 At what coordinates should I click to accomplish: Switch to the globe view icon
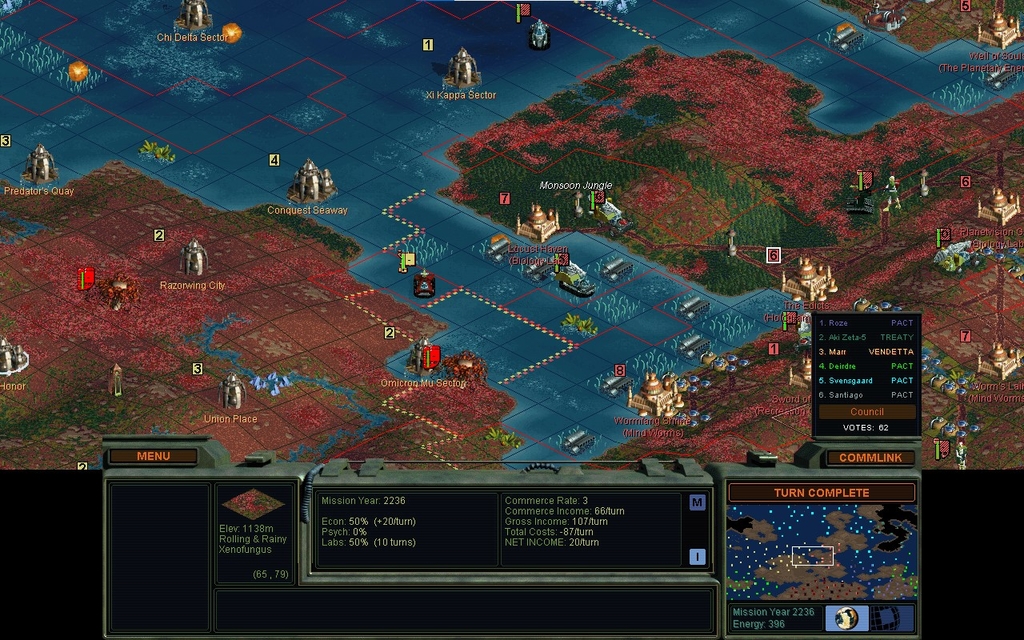tap(847, 618)
